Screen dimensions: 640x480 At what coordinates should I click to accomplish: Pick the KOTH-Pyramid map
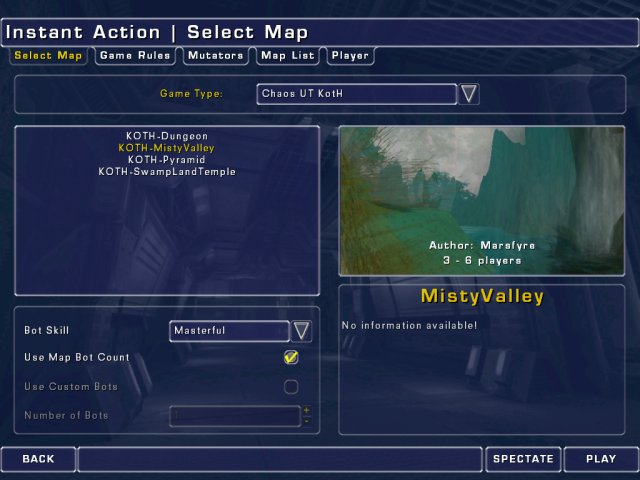click(x=167, y=160)
